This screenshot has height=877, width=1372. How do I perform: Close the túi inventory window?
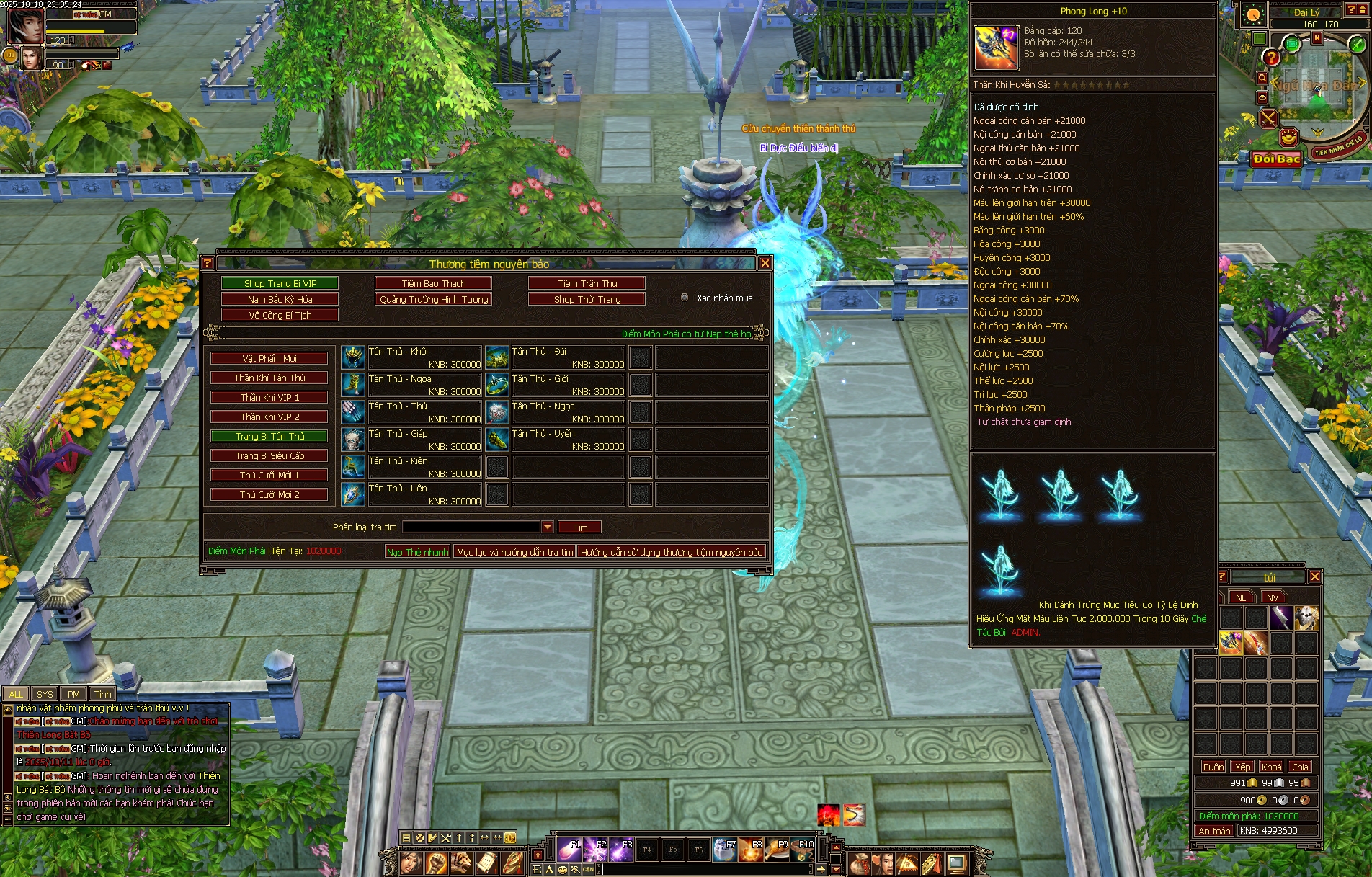pos(1314,576)
